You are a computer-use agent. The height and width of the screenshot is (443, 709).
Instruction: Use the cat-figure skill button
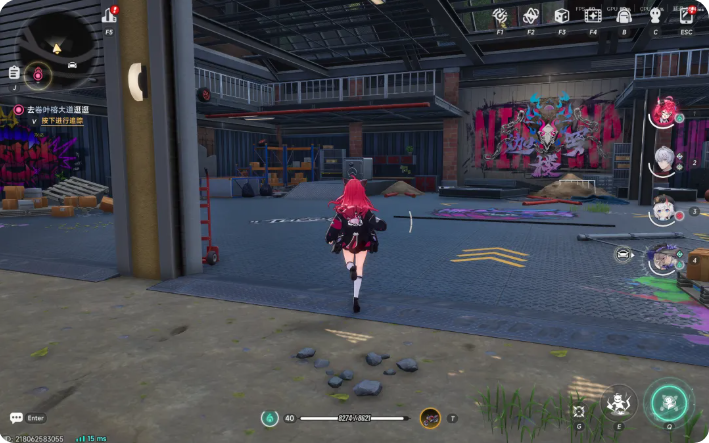(x=619, y=403)
